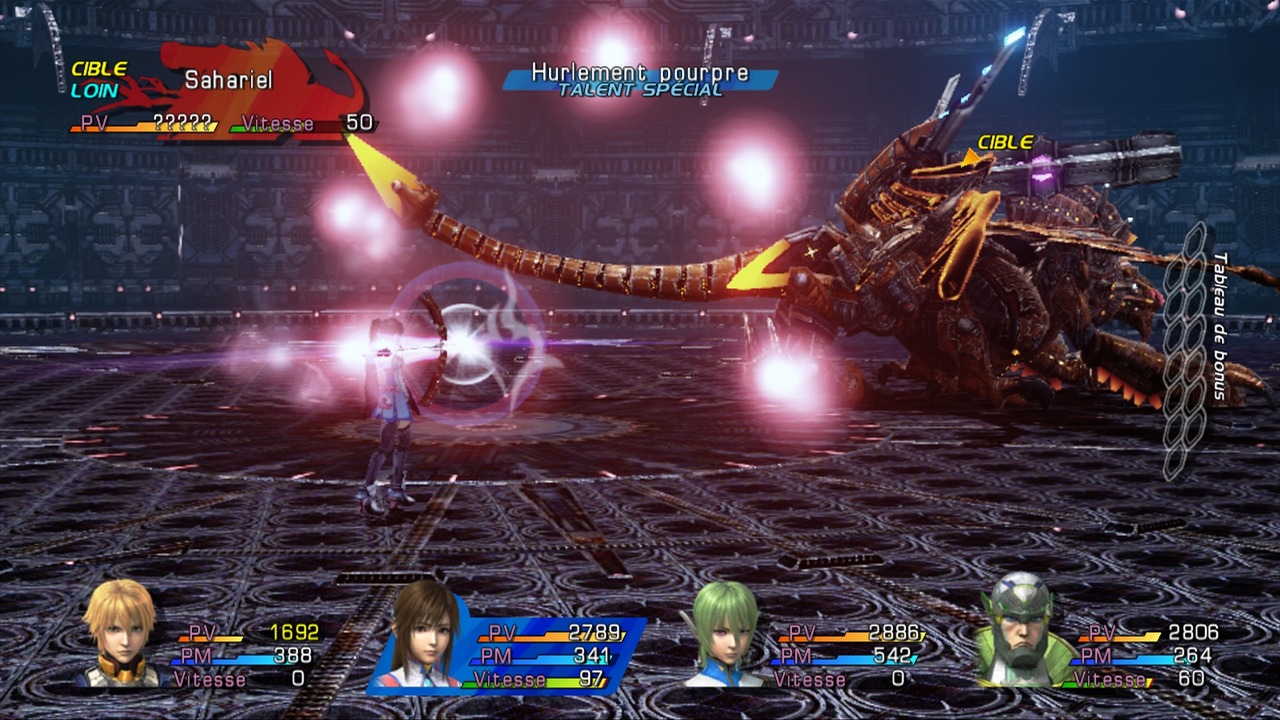Toggle the TALENT SPÉCIAL indicator
The image size is (1280, 720).
pyautogui.click(x=640, y=90)
